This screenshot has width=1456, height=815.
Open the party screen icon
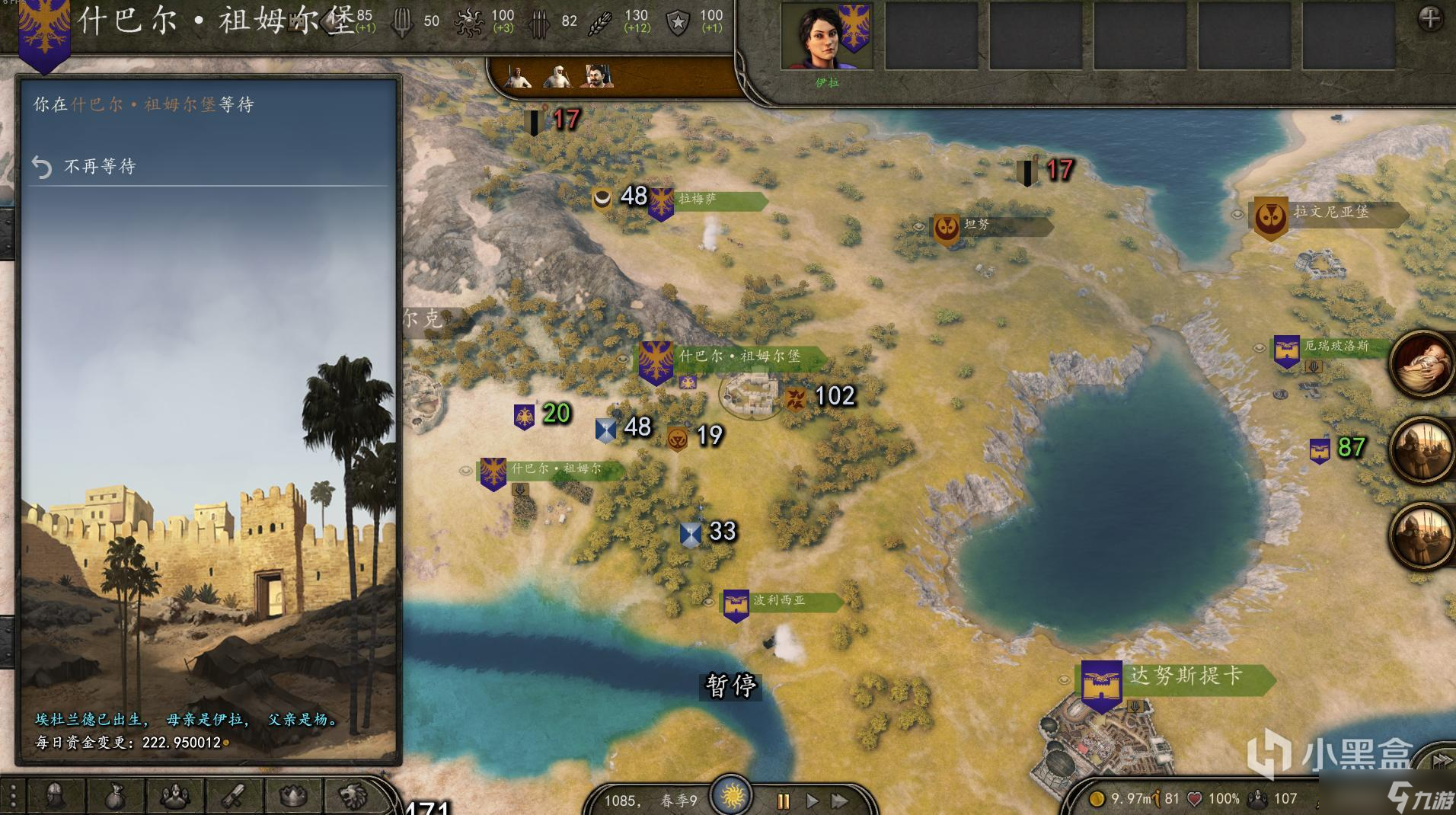click(174, 797)
